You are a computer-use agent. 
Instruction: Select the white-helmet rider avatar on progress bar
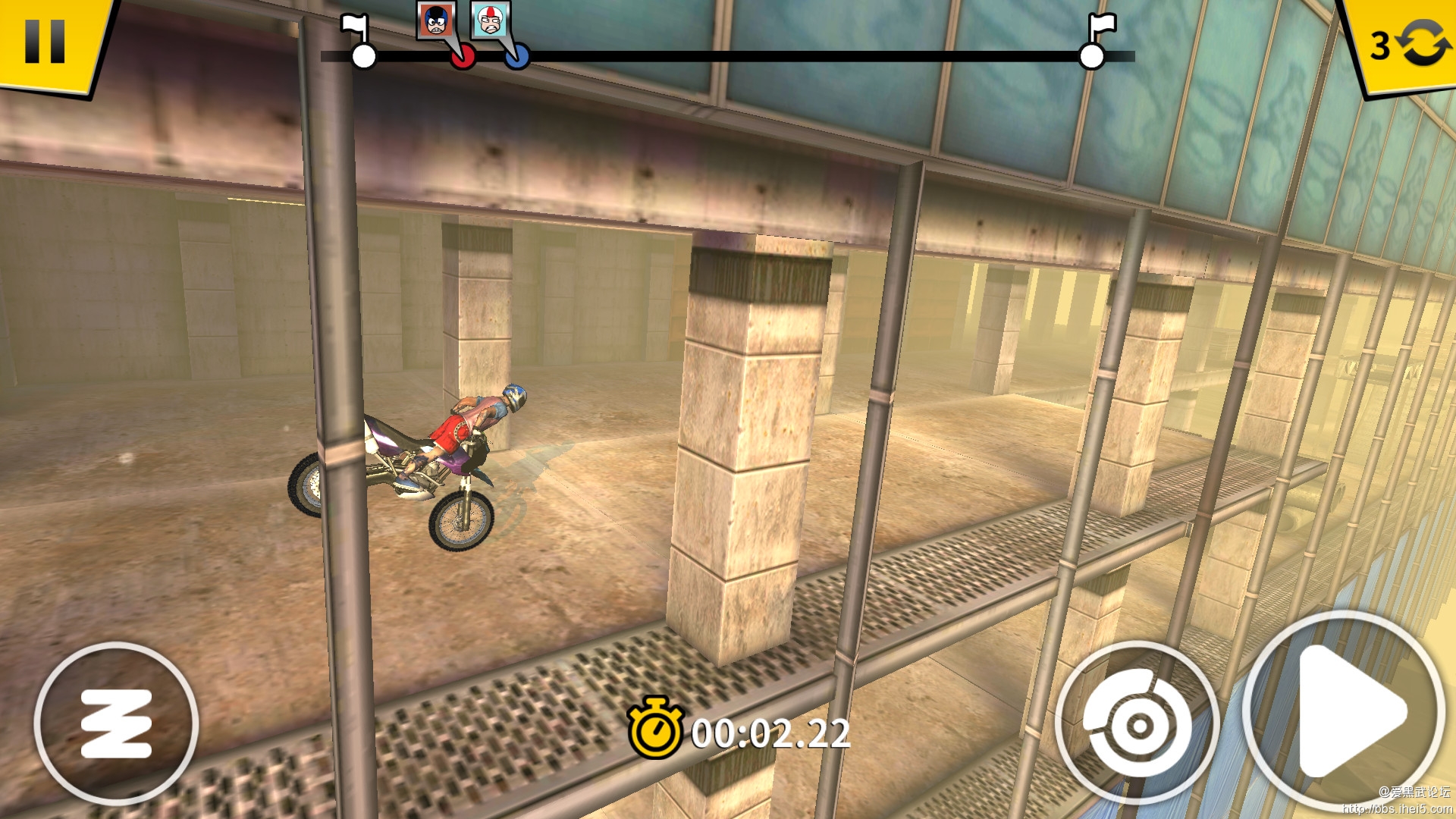click(491, 20)
